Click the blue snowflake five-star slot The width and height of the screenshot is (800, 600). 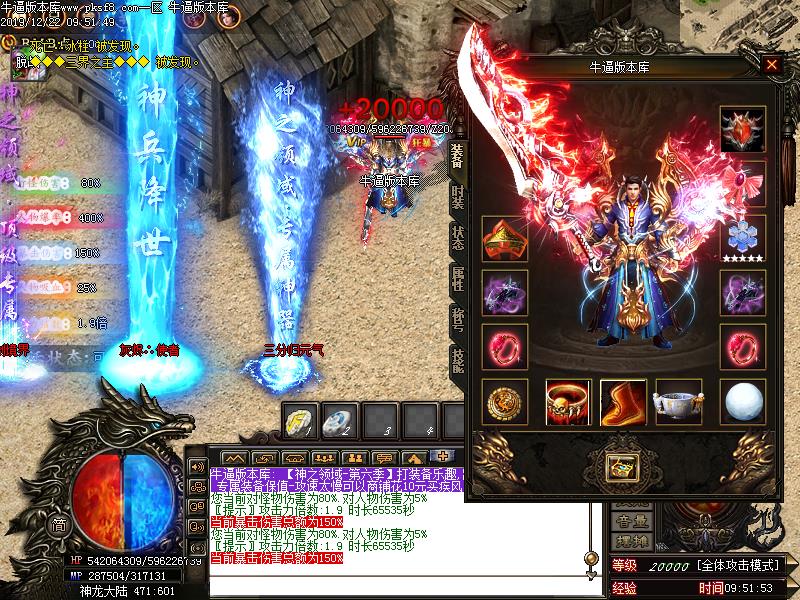click(x=742, y=237)
